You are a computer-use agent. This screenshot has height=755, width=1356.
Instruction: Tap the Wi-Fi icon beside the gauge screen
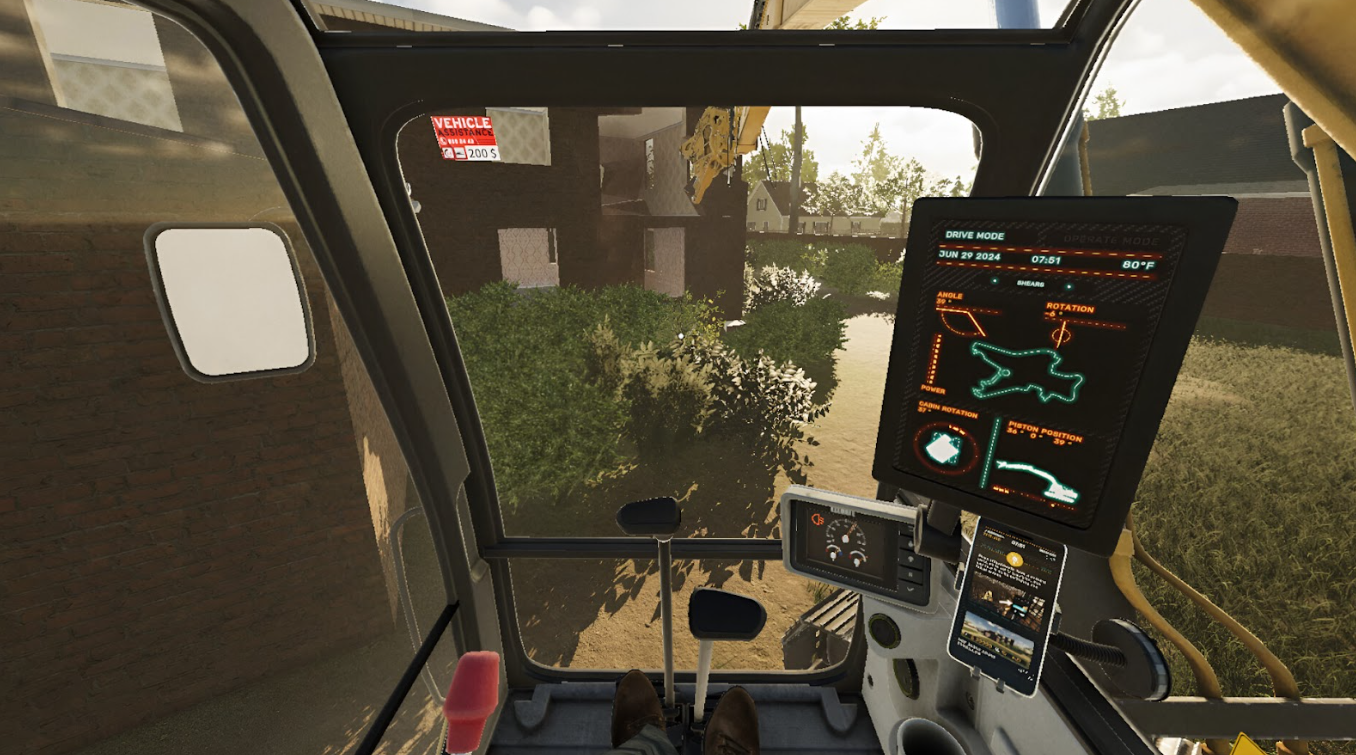coord(910,559)
